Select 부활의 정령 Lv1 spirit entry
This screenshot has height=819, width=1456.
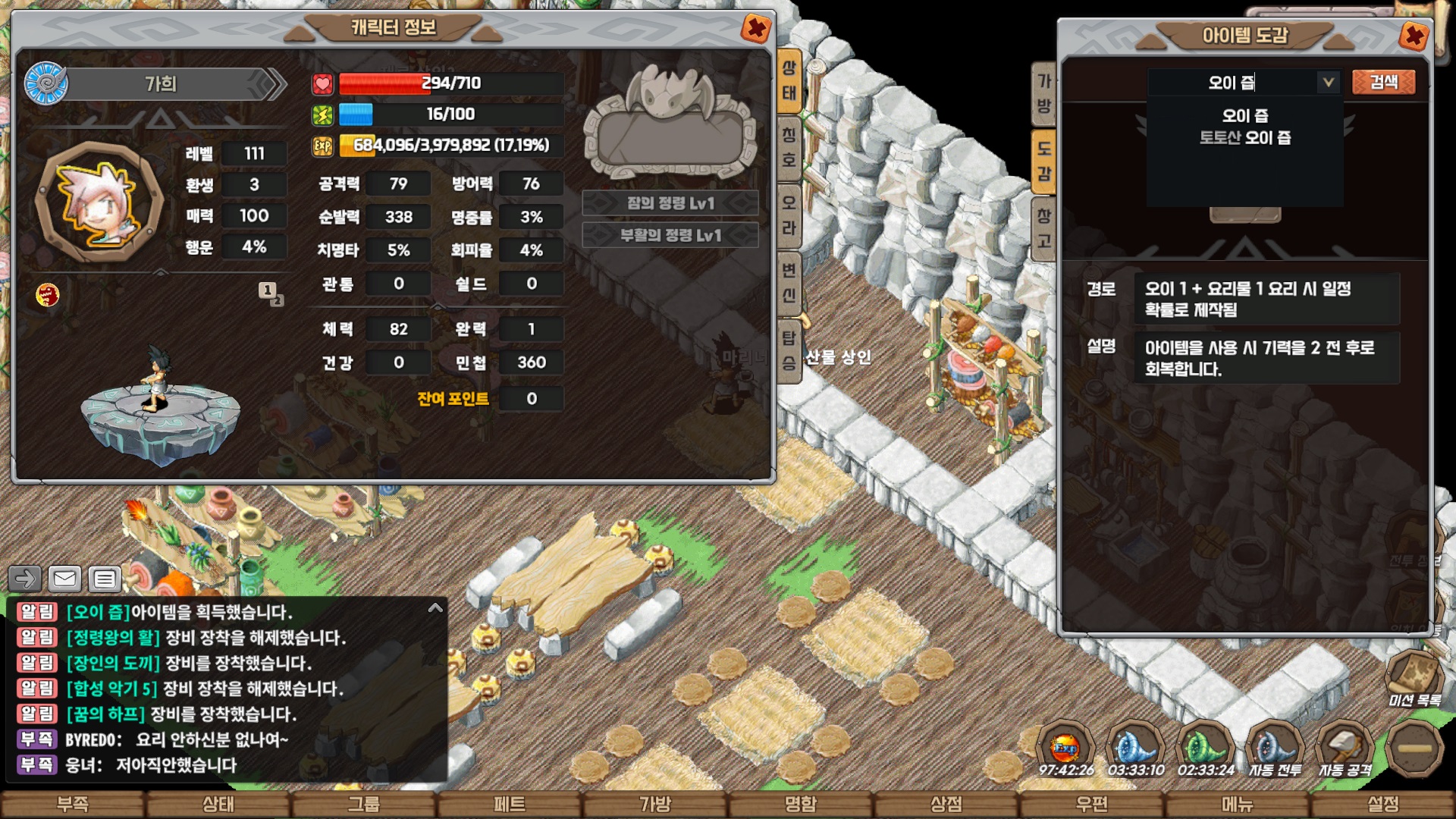point(670,235)
